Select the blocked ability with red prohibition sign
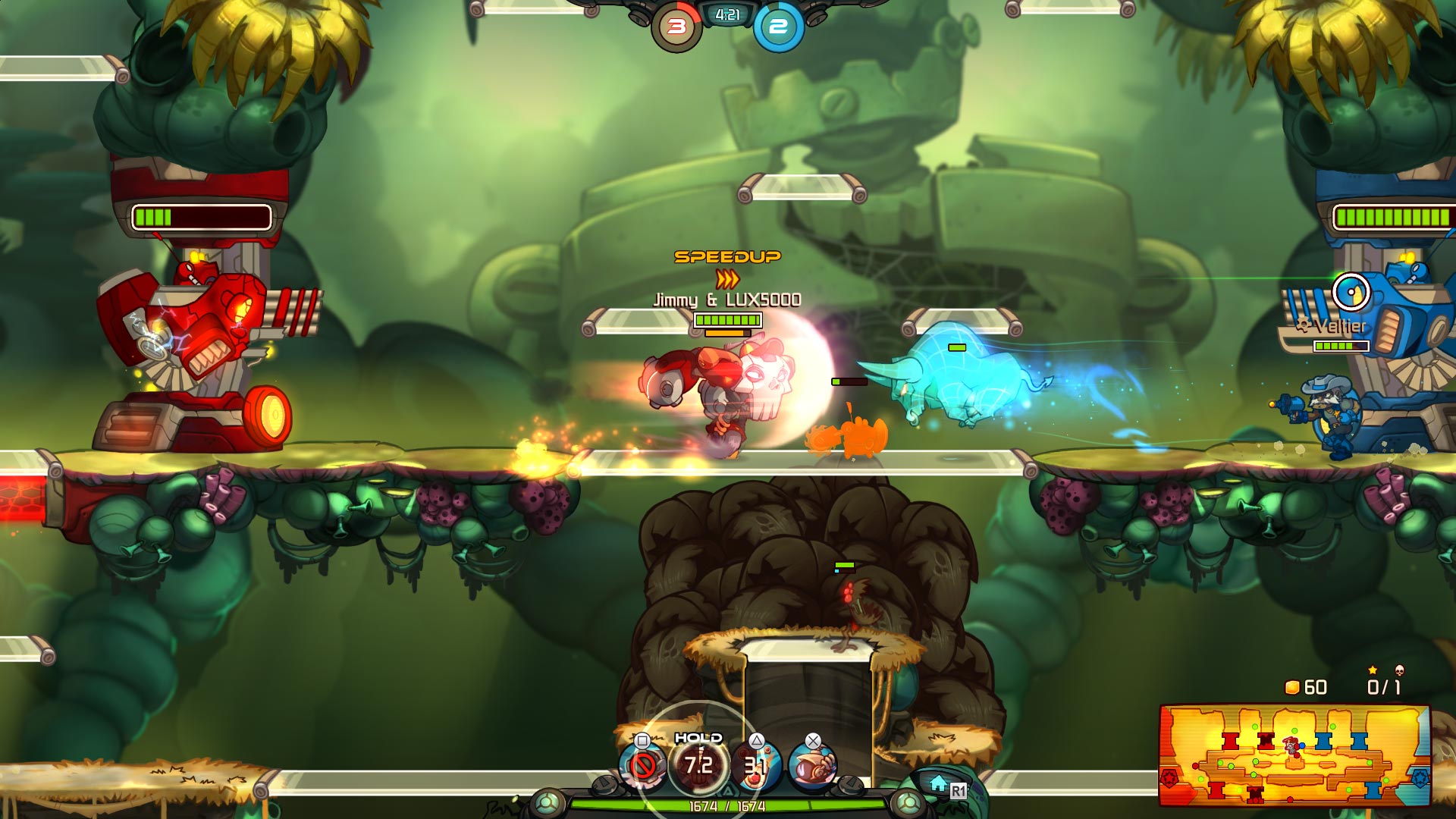Viewport: 1456px width, 819px height. (x=643, y=766)
